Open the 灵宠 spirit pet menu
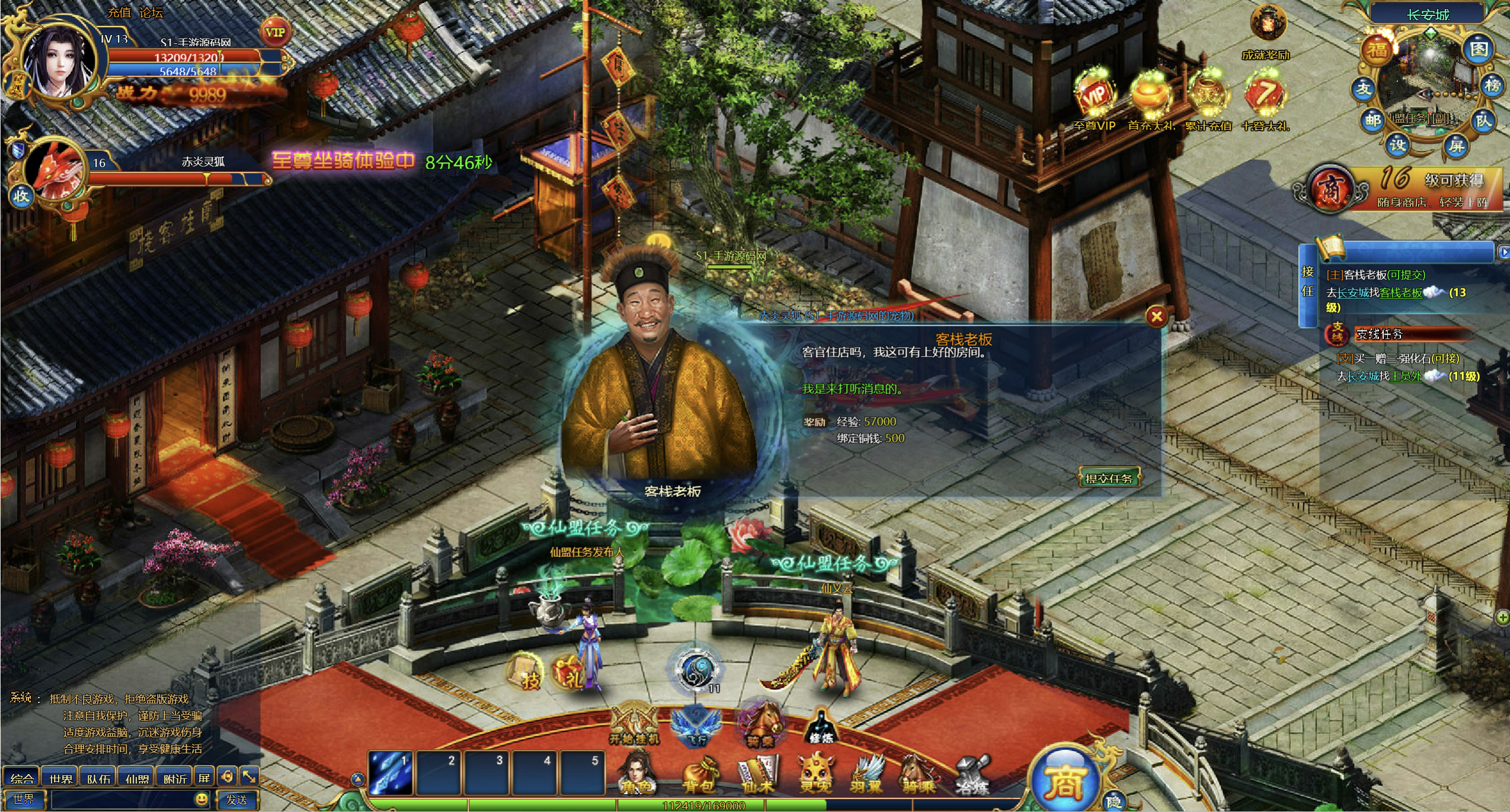Viewport: 1510px width, 812px height. click(817, 774)
